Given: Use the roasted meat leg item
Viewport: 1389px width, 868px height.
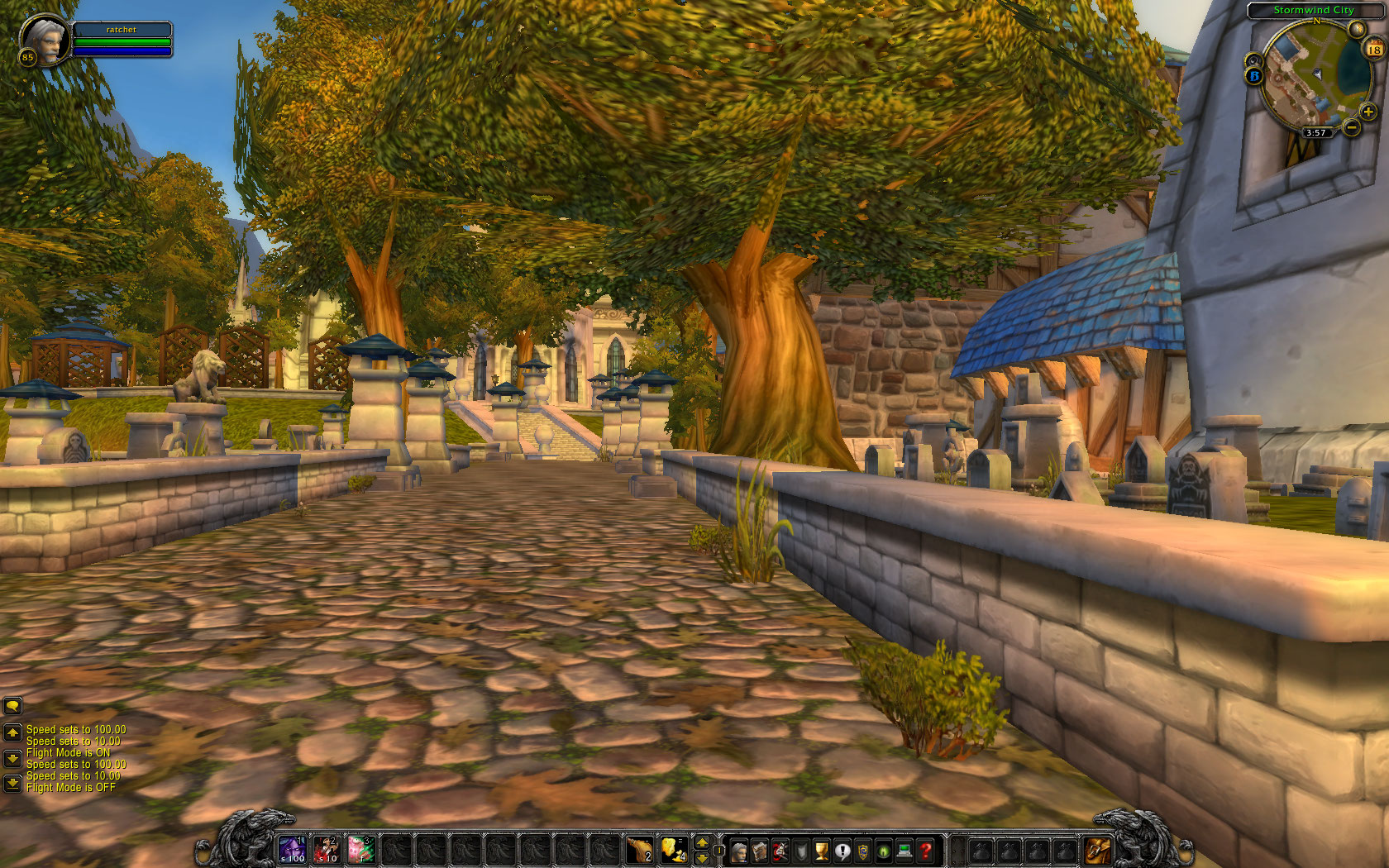Looking at the screenshot, I should coord(639,849).
